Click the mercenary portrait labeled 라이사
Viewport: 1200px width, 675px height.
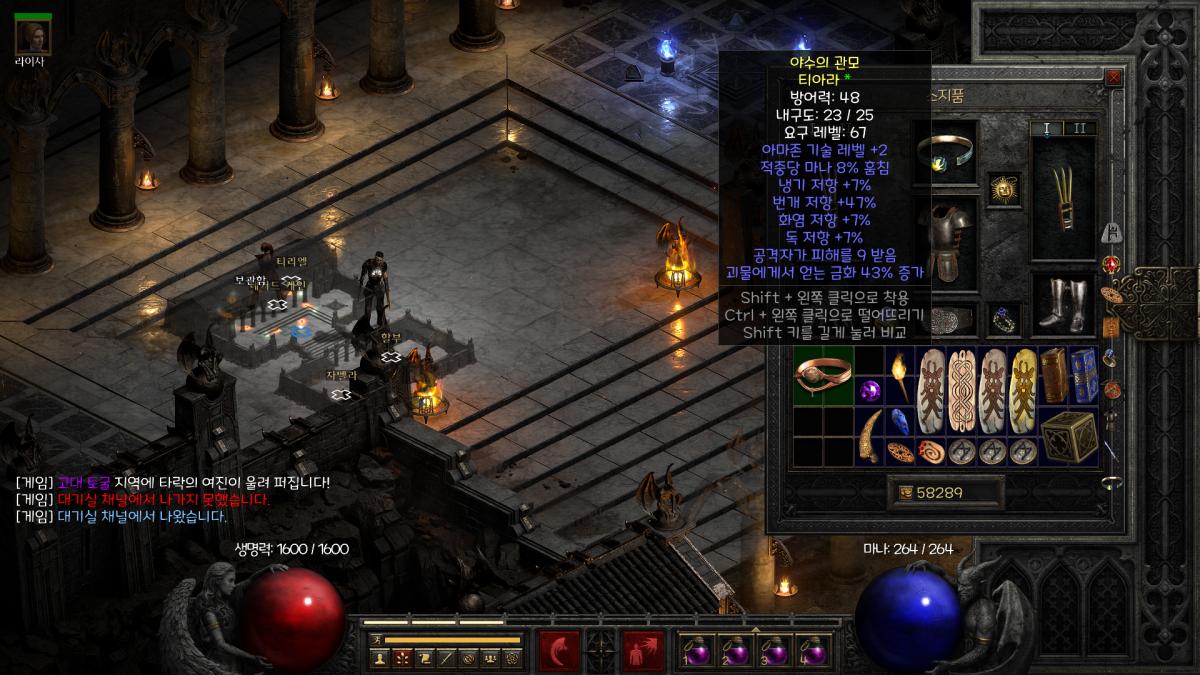[x=34, y=34]
